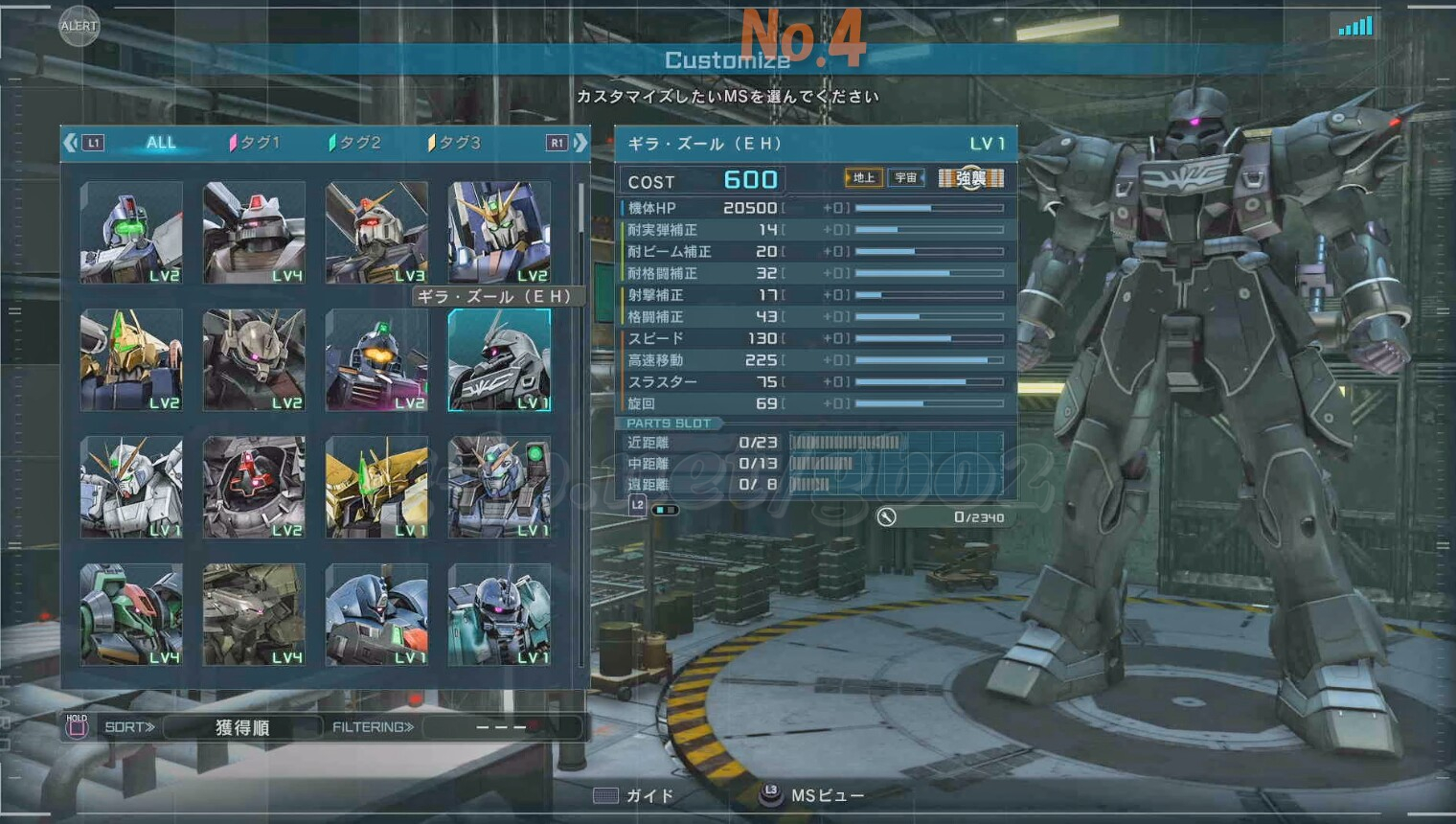Pick the GM with green visor, LV2
1456x824 pixels.
click(x=131, y=233)
